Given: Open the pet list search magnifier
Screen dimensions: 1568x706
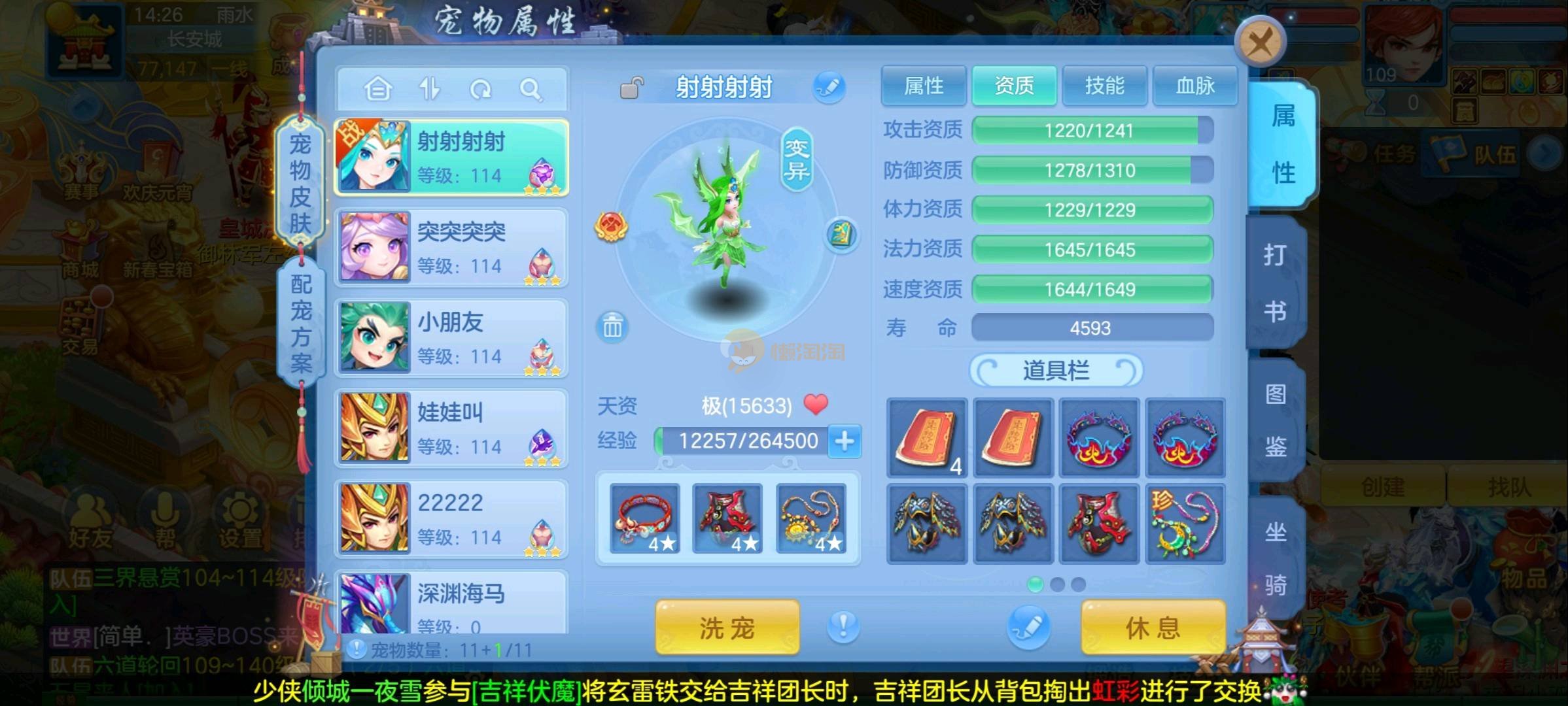Looking at the screenshot, I should pyautogui.click(x=531, y=89).
